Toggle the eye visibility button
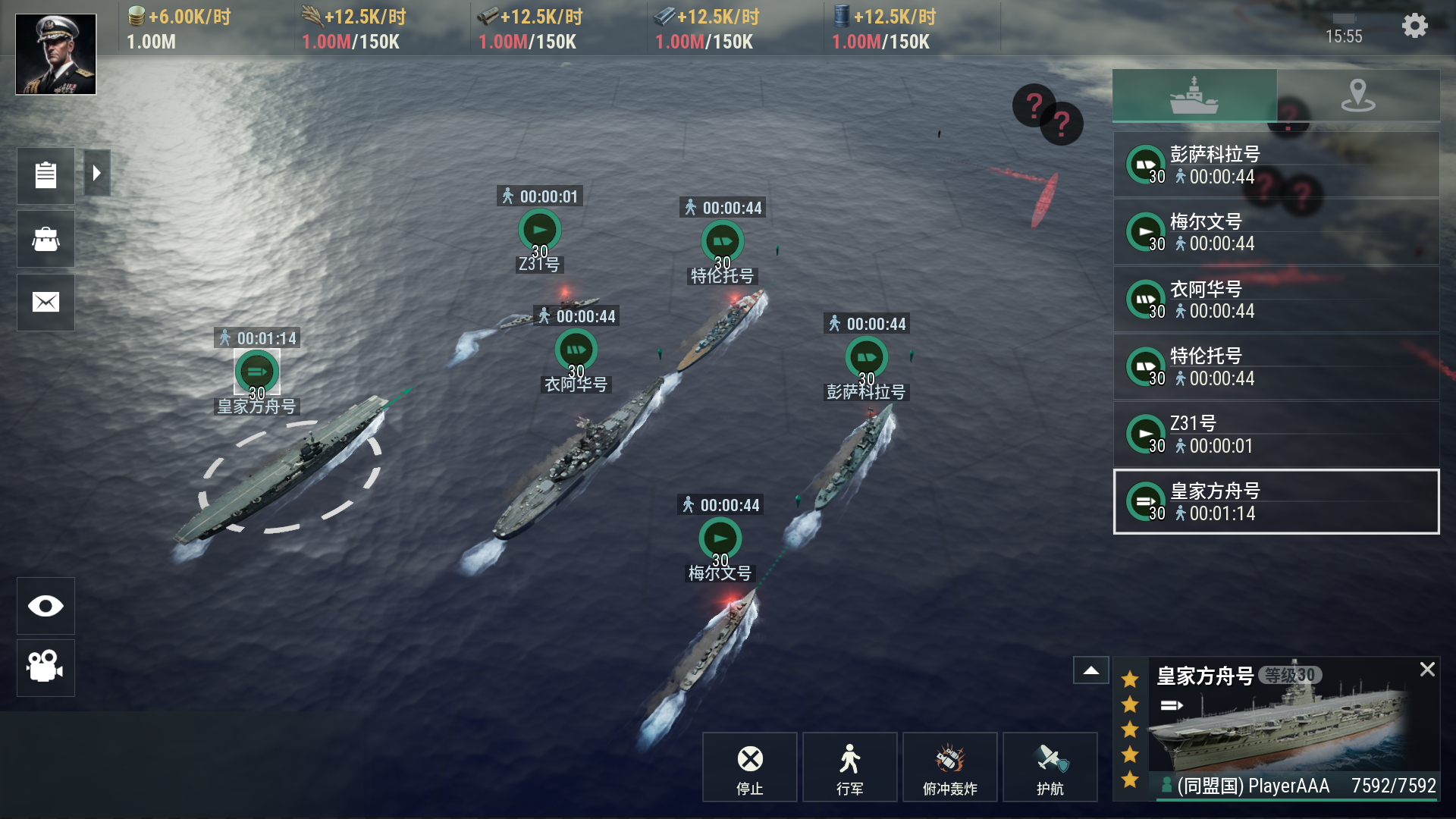 tap(45, 606)
